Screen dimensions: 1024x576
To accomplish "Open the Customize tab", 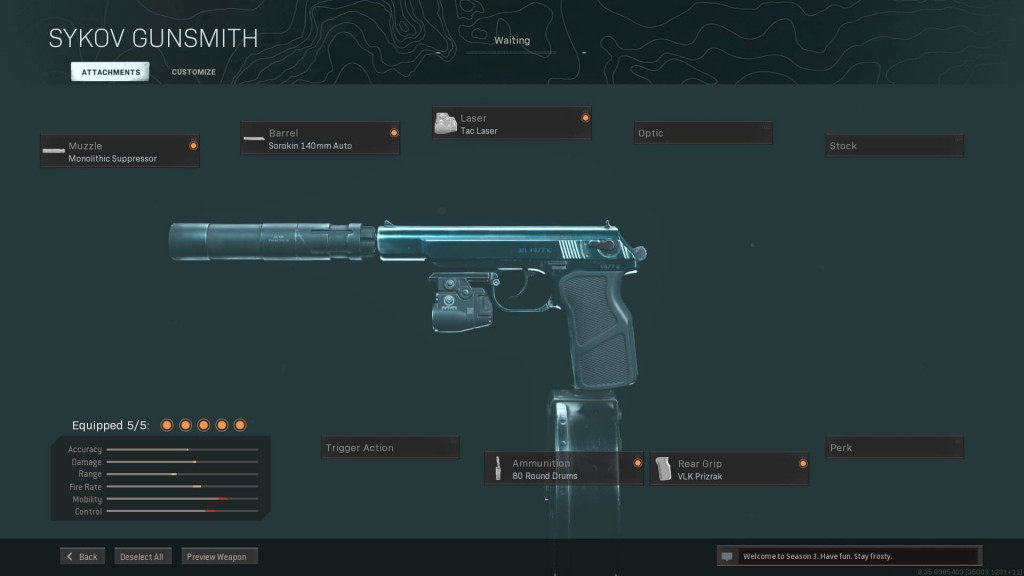I will [193, 72].
